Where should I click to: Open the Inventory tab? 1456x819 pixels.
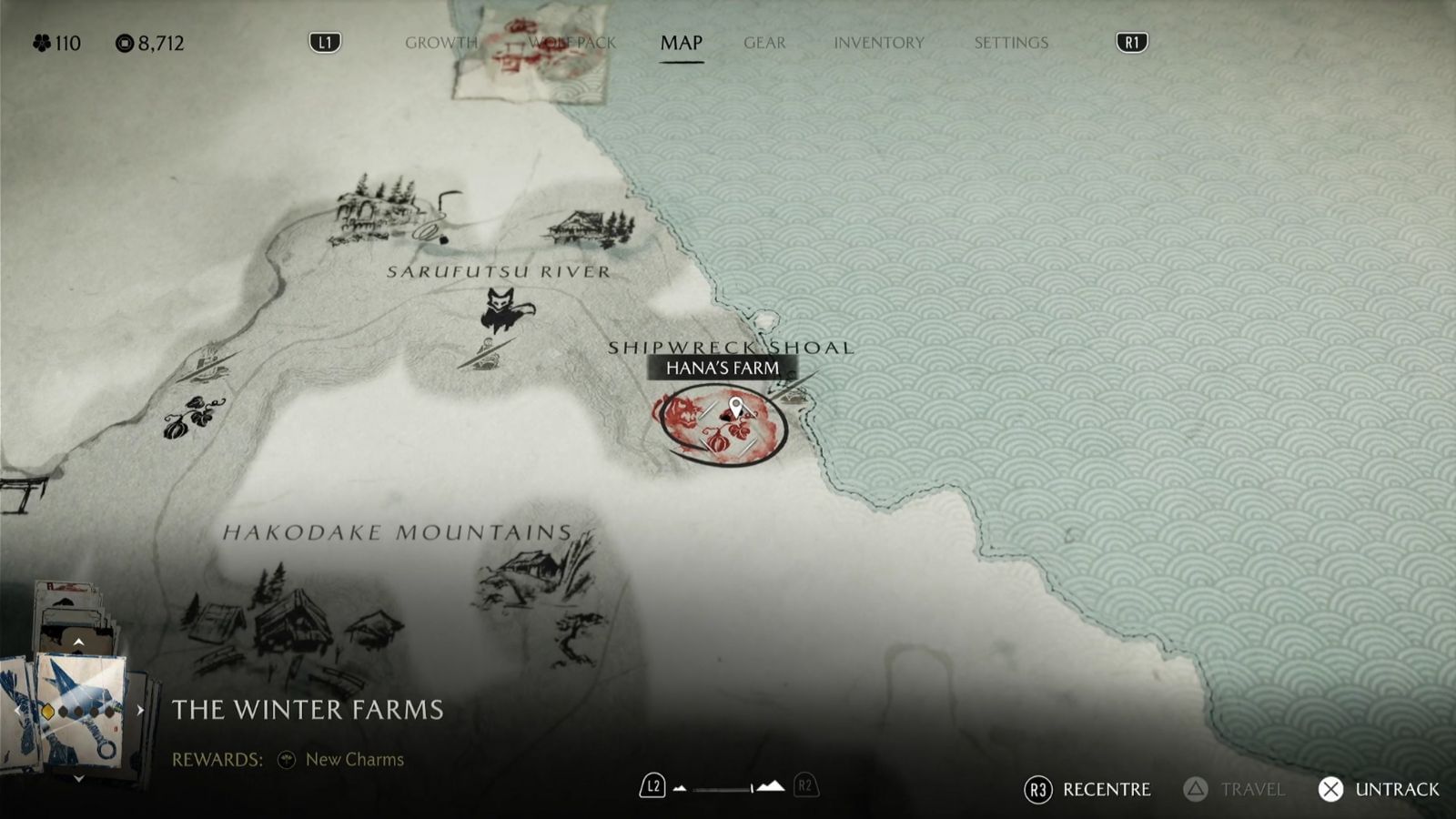(x=878, y=43)
